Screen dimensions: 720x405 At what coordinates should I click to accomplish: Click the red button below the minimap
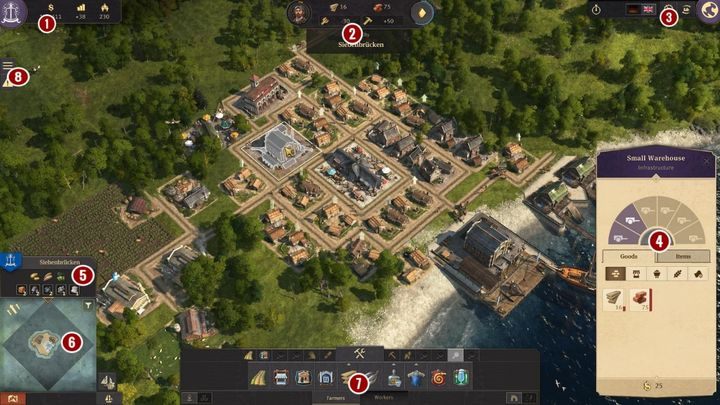point(12,398)
